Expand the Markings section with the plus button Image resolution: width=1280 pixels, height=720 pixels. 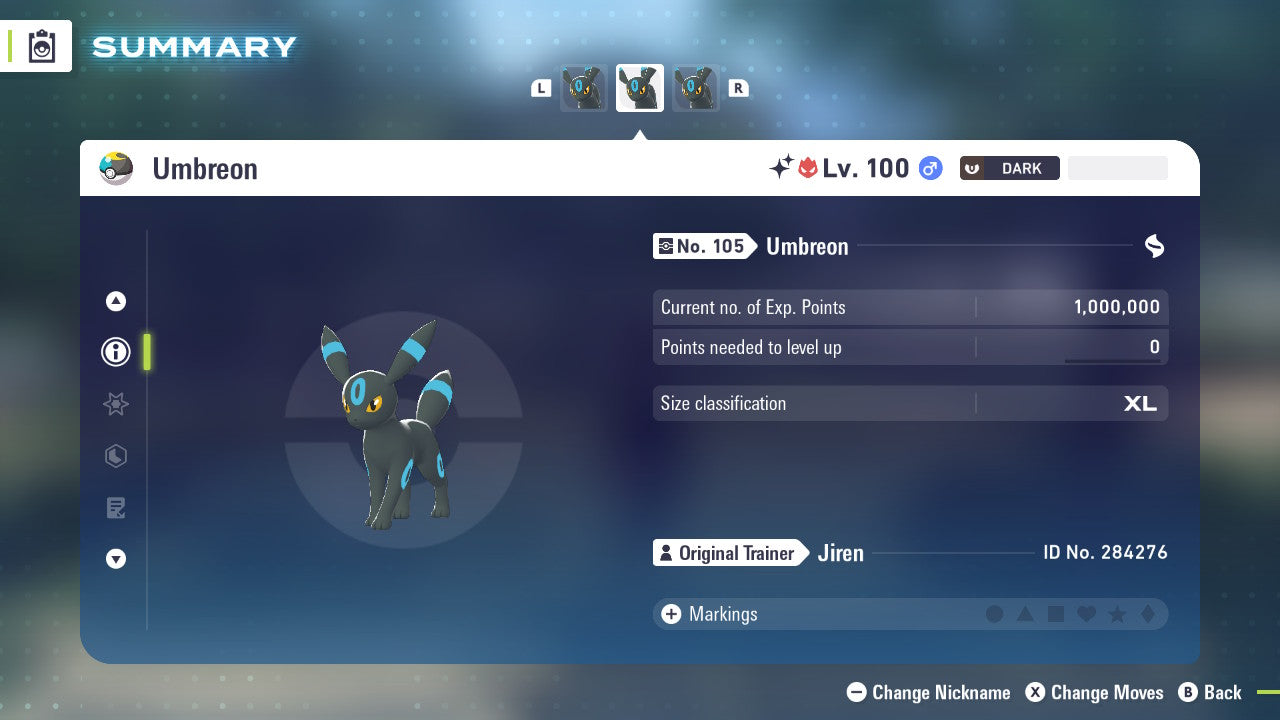[x=671, y=614]
